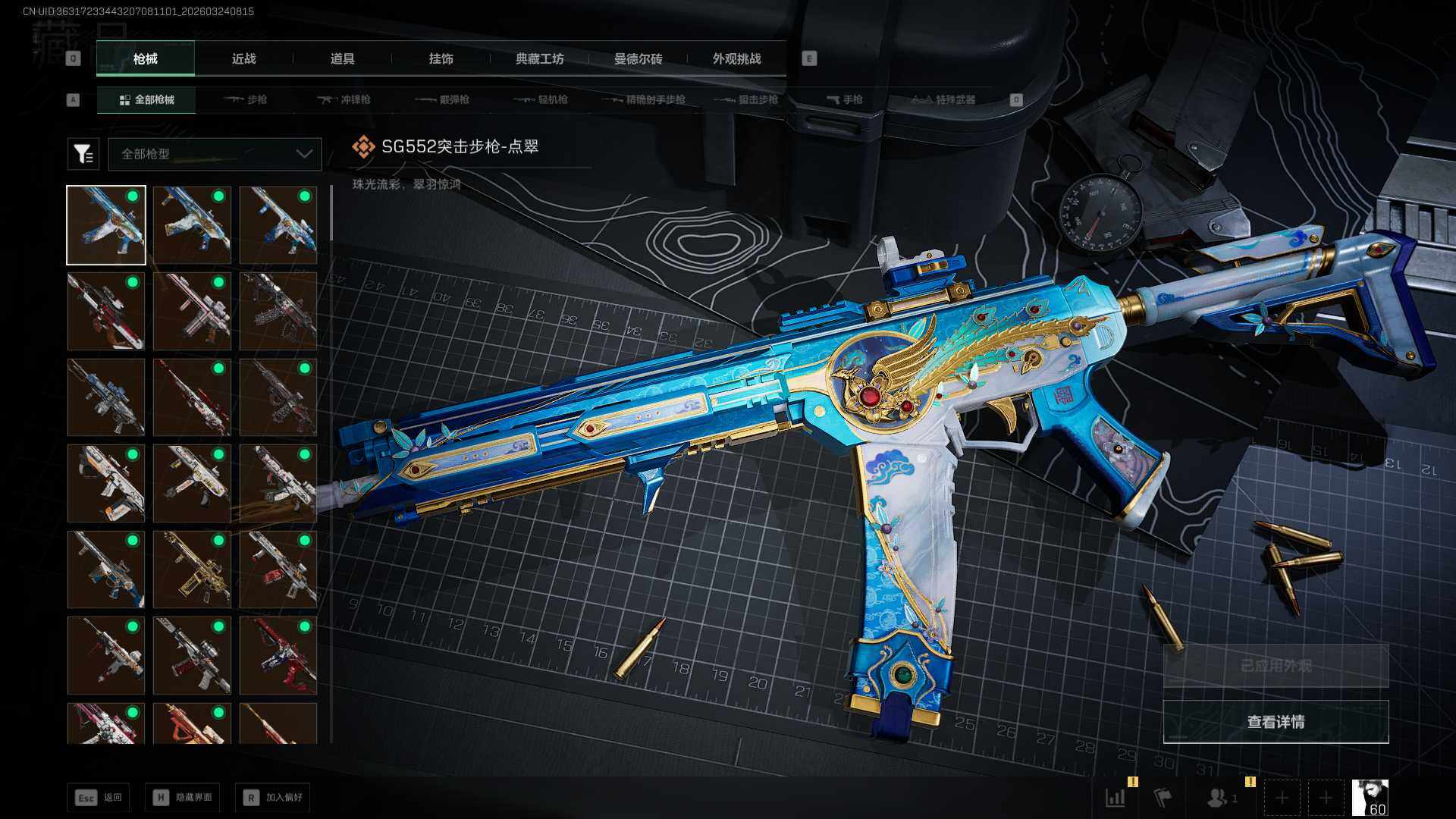Screen dimensions: 1456x819
Task: Open the 典藏工坊 workshop tab
Action: point(539,58)
